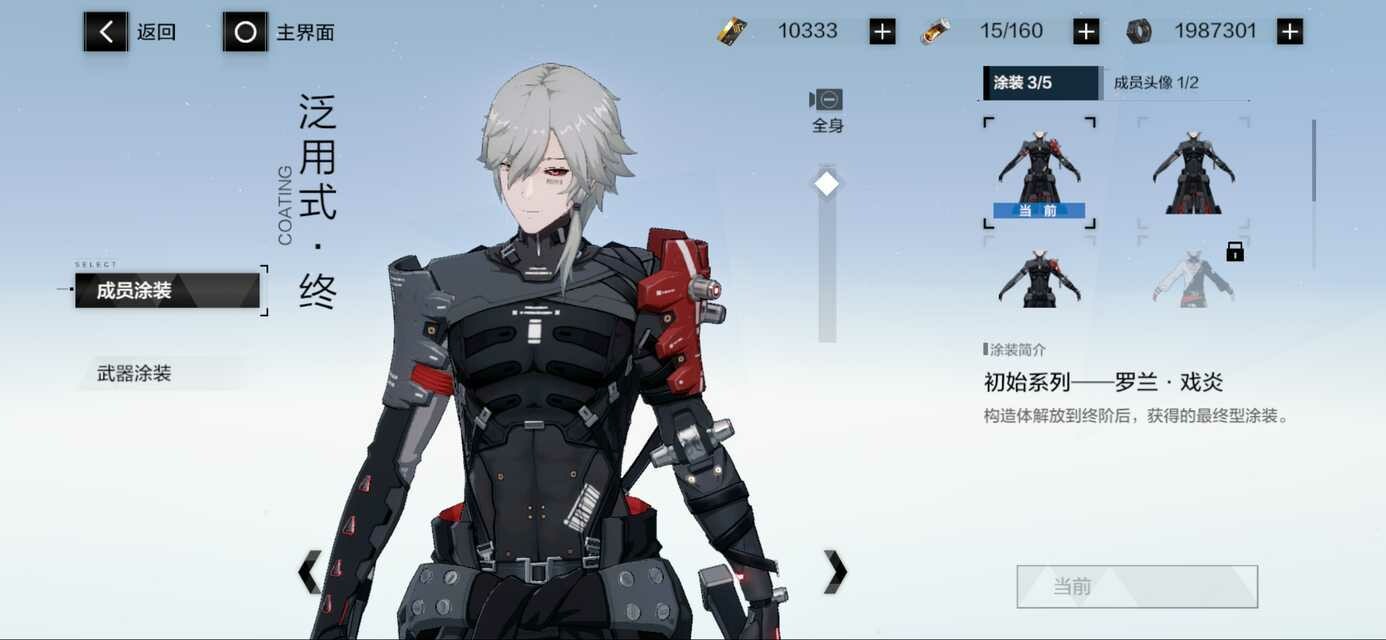Add more coating tickets (15/160)
Viewport: 1386px width, 640px height.
point(1086,32)
